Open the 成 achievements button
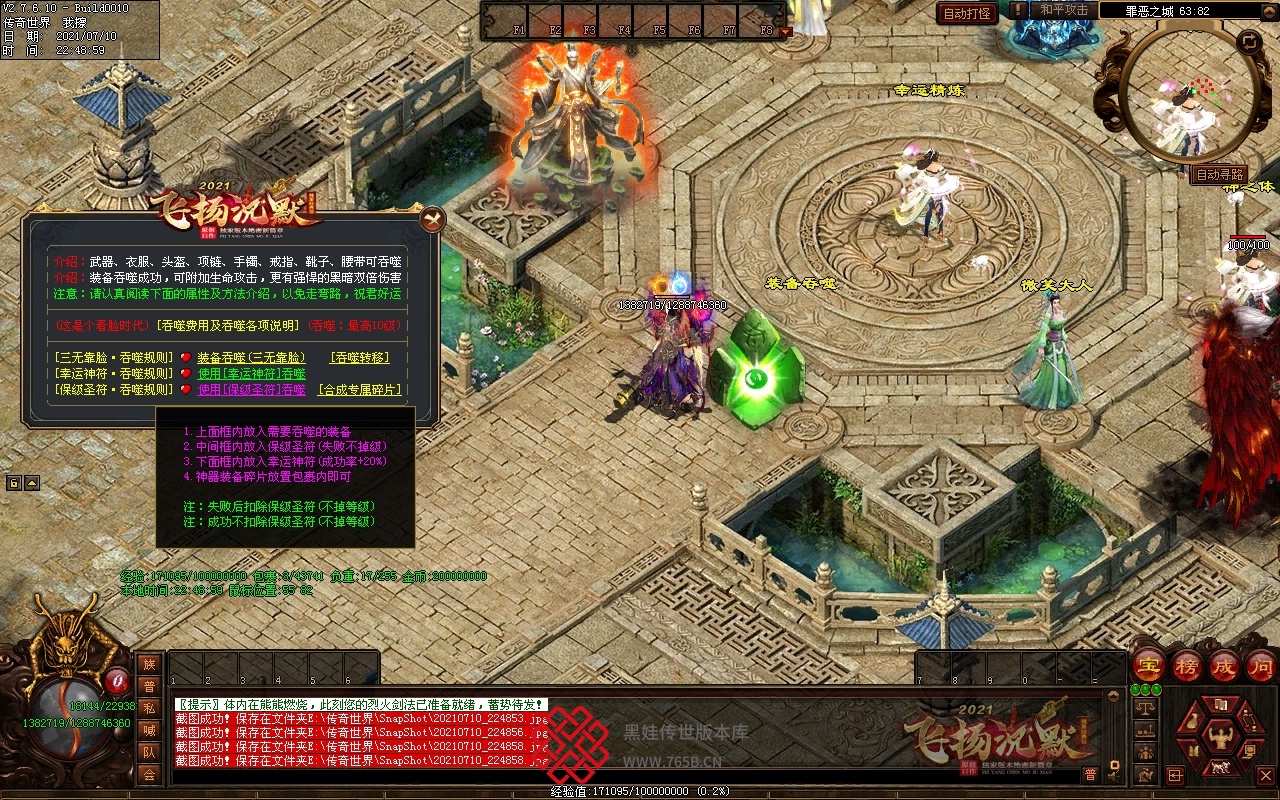1280x800 pixels. (1223, 665)
